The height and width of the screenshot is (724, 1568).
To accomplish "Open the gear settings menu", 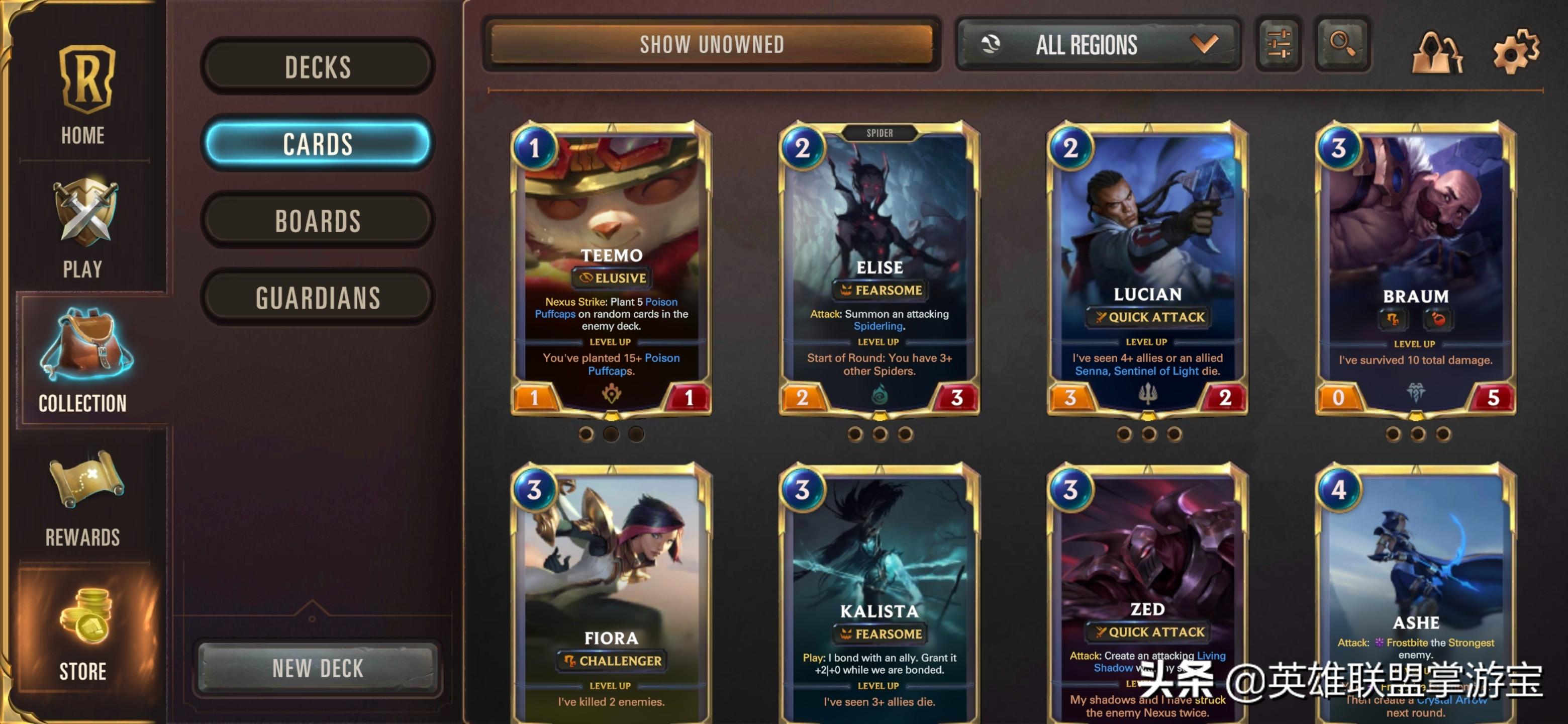I will point(1515,52).
